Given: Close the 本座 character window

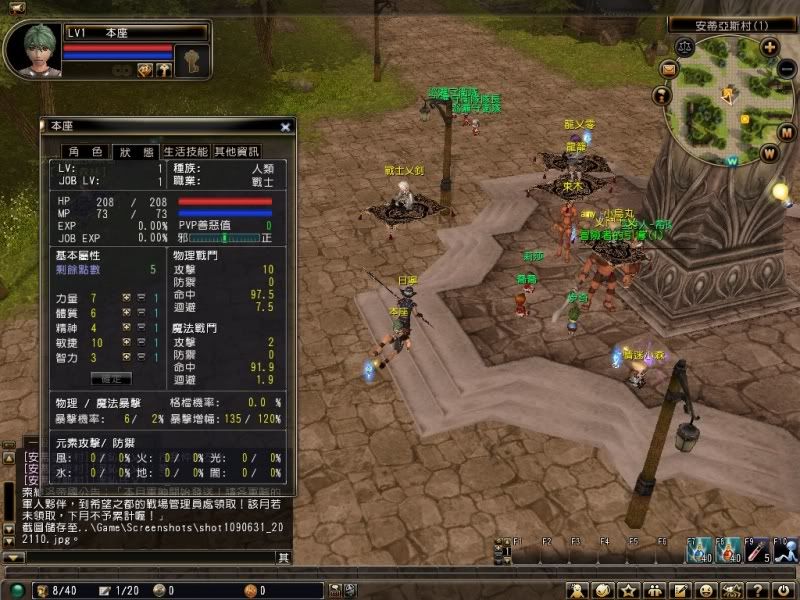Looking at the screenshot, I should [x=285, y=127].
